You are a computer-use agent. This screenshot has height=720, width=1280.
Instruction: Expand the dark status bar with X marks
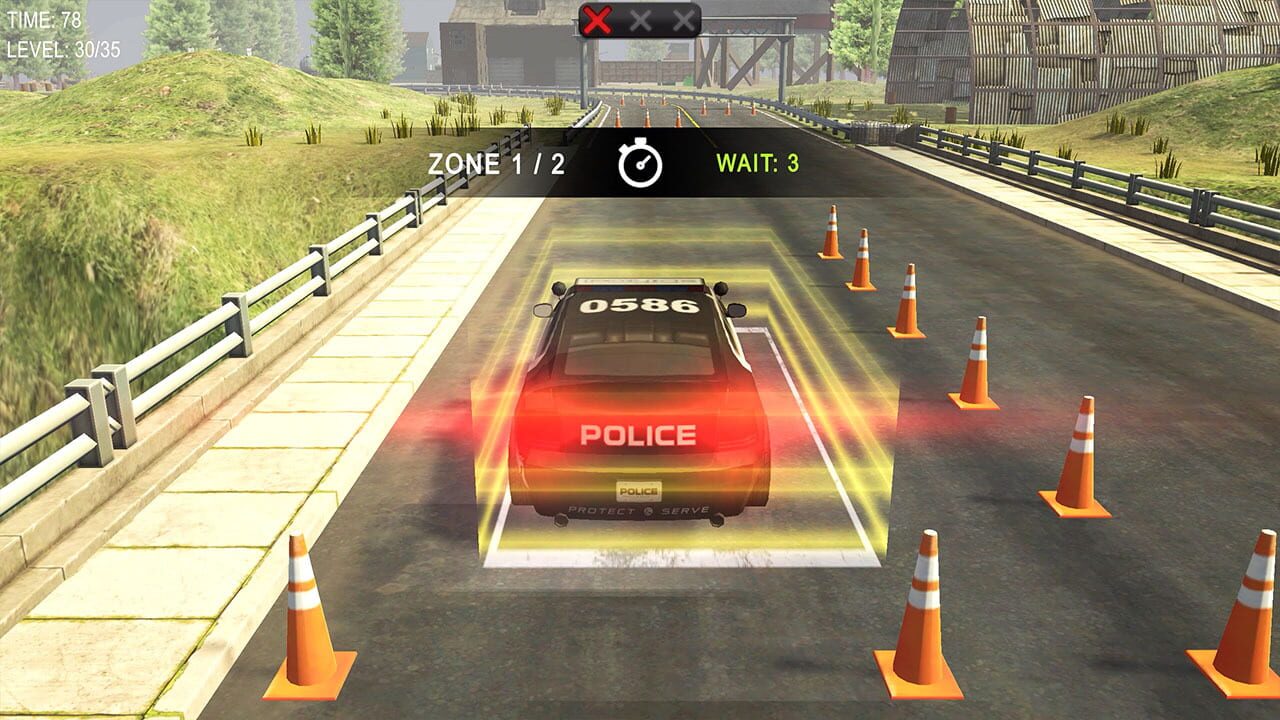coord(640,18)
